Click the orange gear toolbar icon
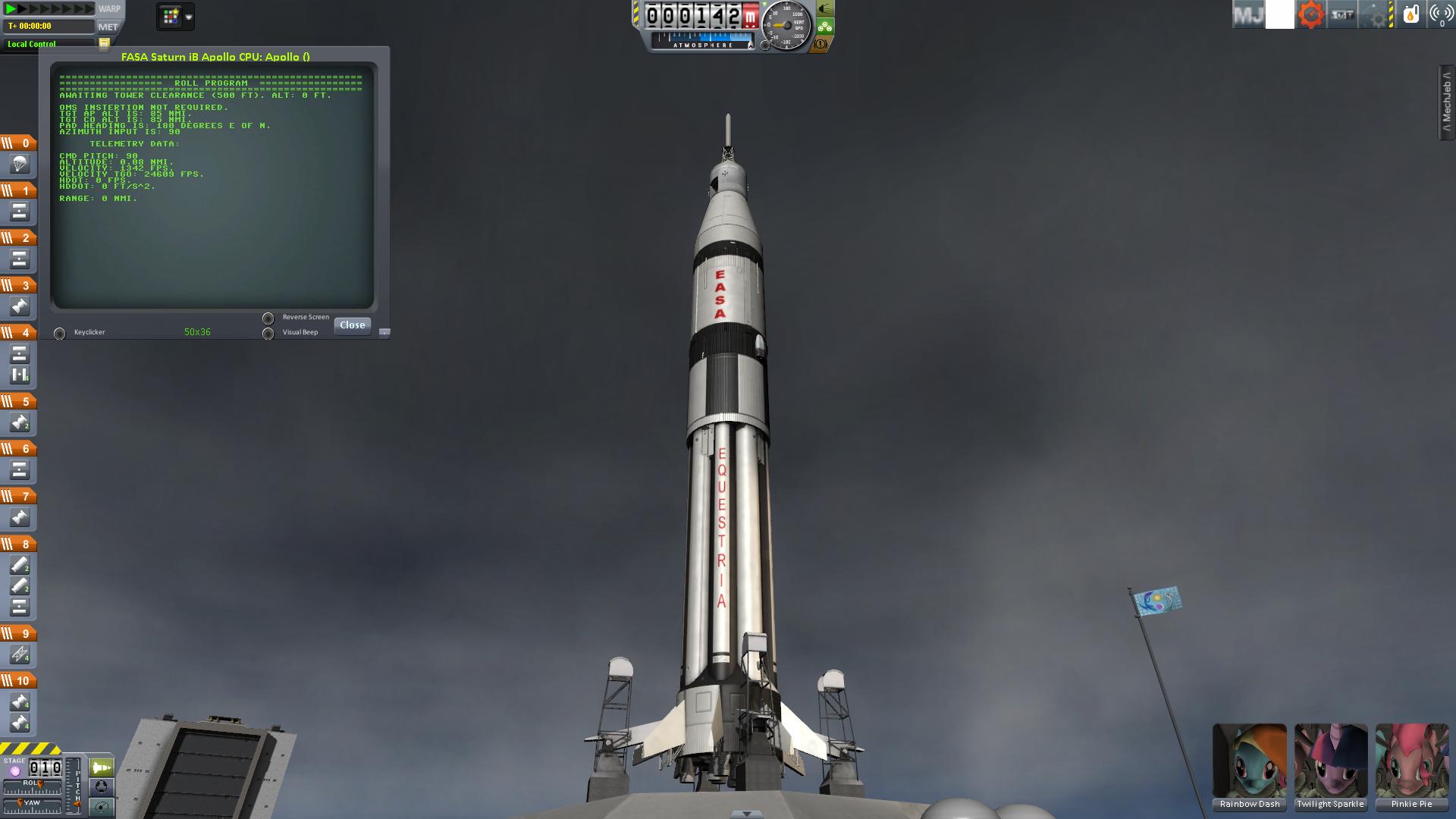This screenshot has height=819, width=1456. point(1310,15)
